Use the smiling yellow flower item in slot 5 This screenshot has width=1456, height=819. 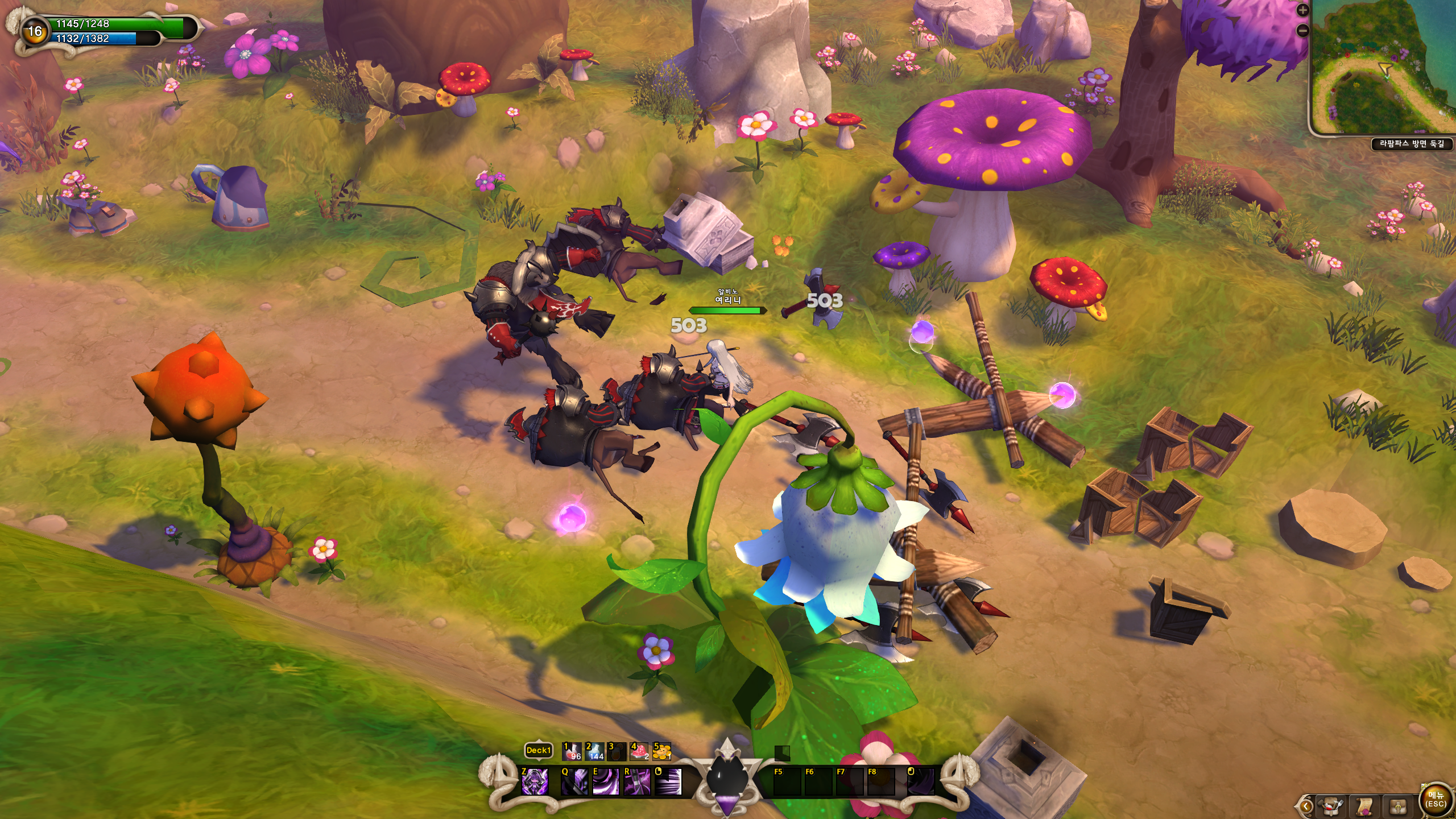661,751
